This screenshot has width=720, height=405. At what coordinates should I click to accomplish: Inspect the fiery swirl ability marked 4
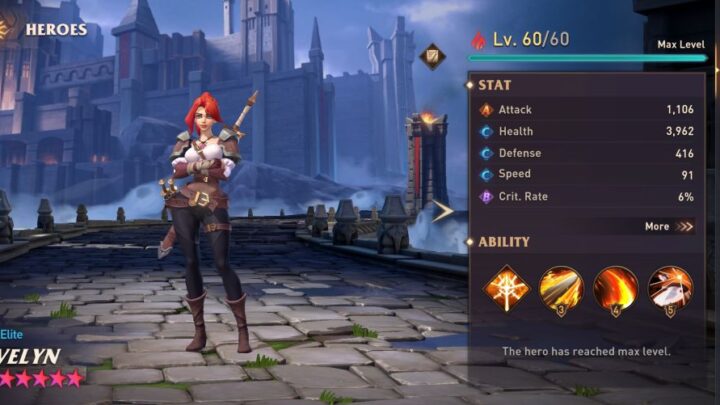[x=615, y=288]
